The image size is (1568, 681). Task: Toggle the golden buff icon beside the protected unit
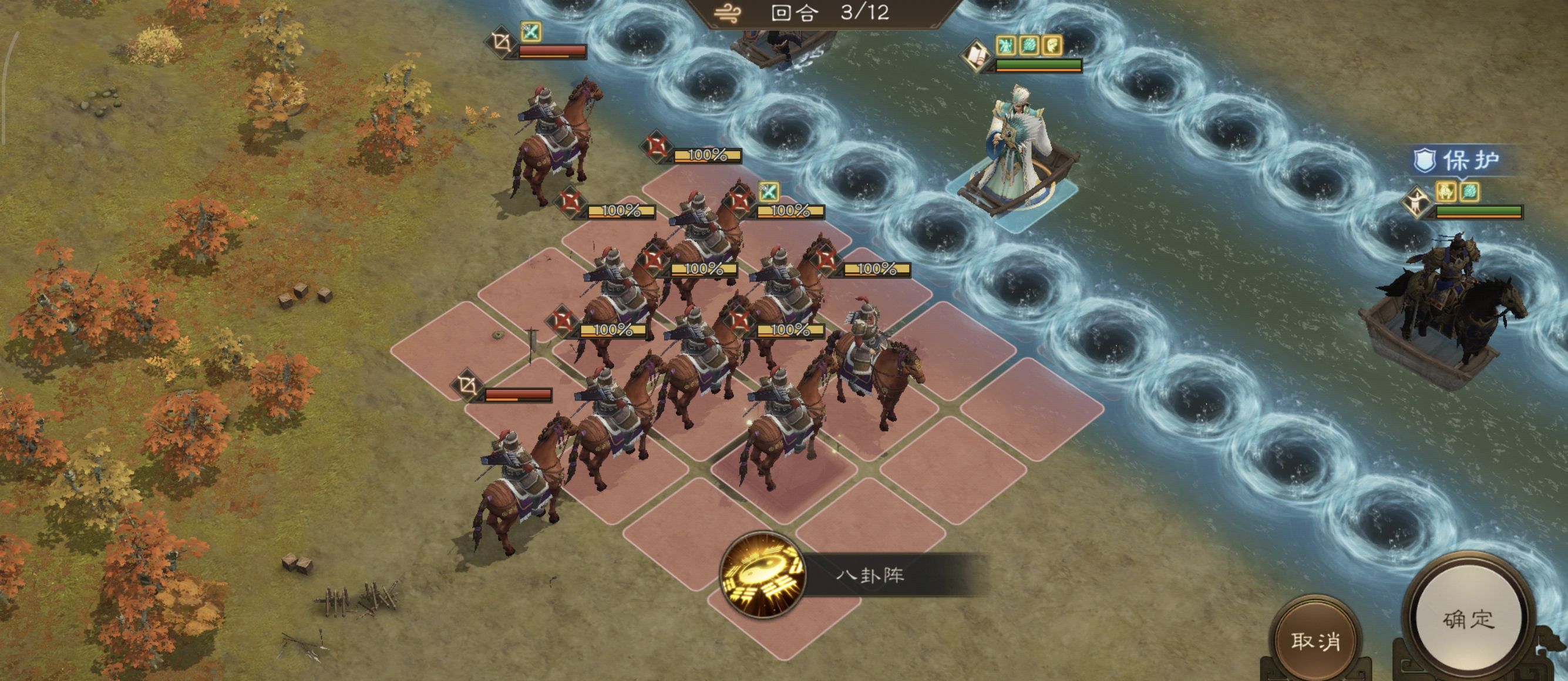[1446, 193]
